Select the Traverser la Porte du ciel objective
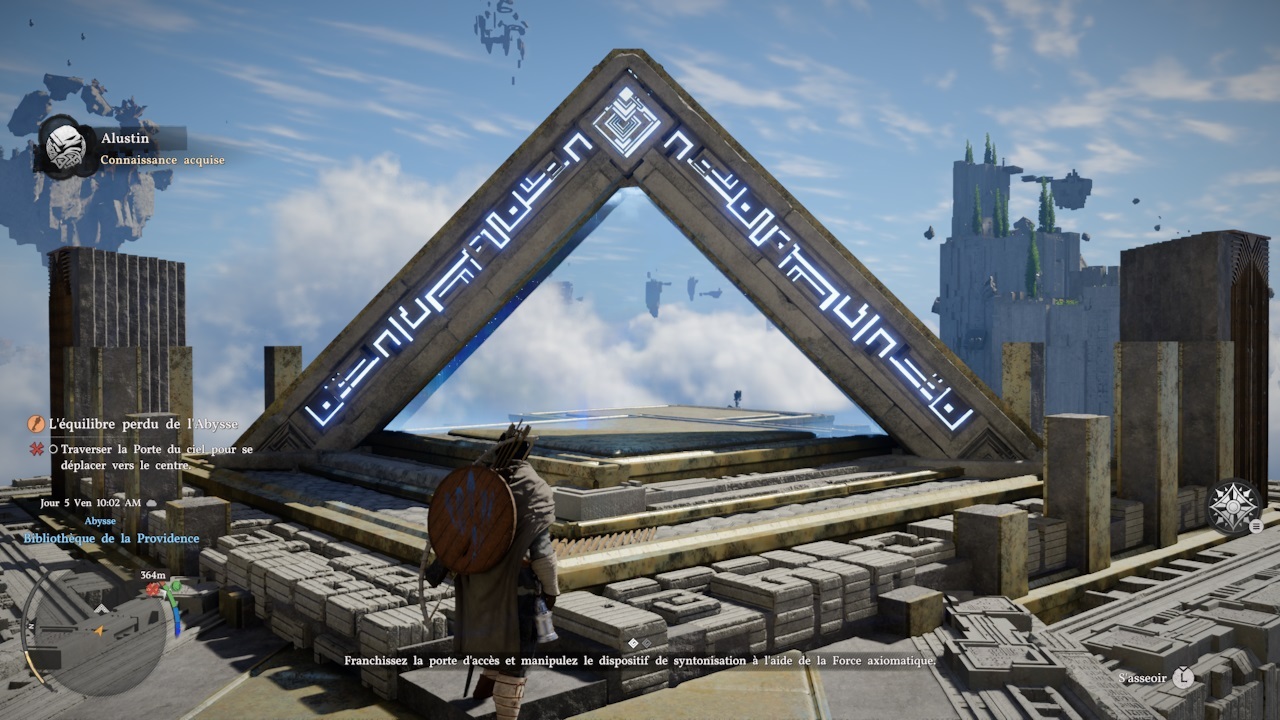 pos(150,457)
